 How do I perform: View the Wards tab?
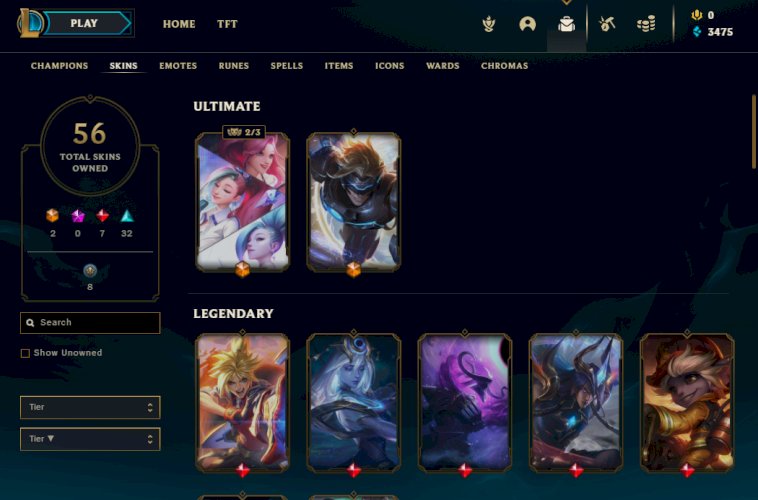pyautogui.click(x=443, y=66)
